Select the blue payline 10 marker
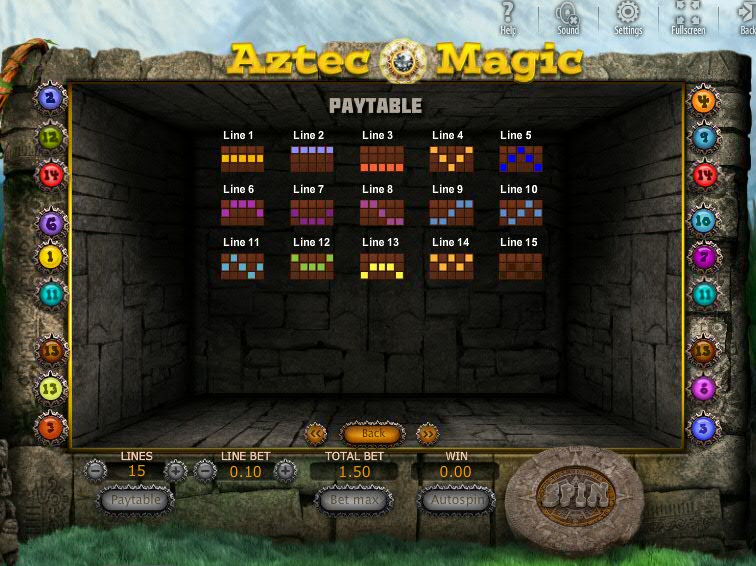 pyautogui.click(x=704, y=221)
